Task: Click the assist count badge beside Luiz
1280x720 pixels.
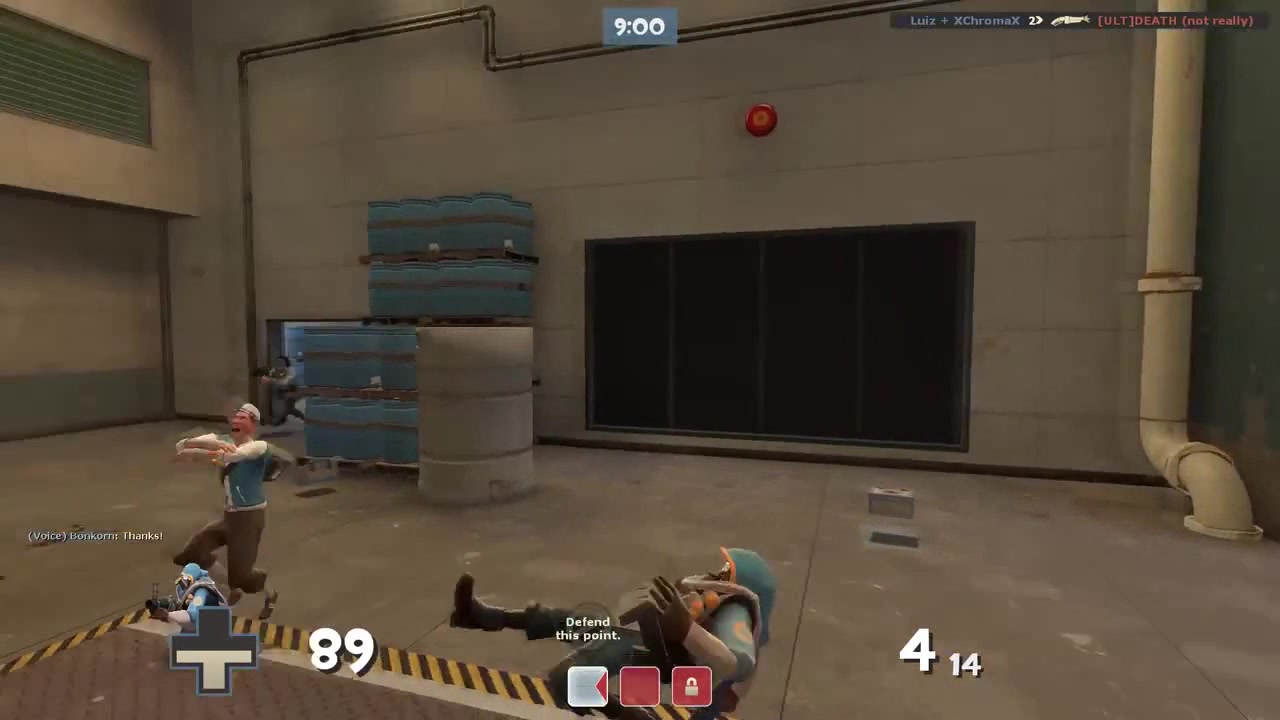Action: coord(1035,20)
